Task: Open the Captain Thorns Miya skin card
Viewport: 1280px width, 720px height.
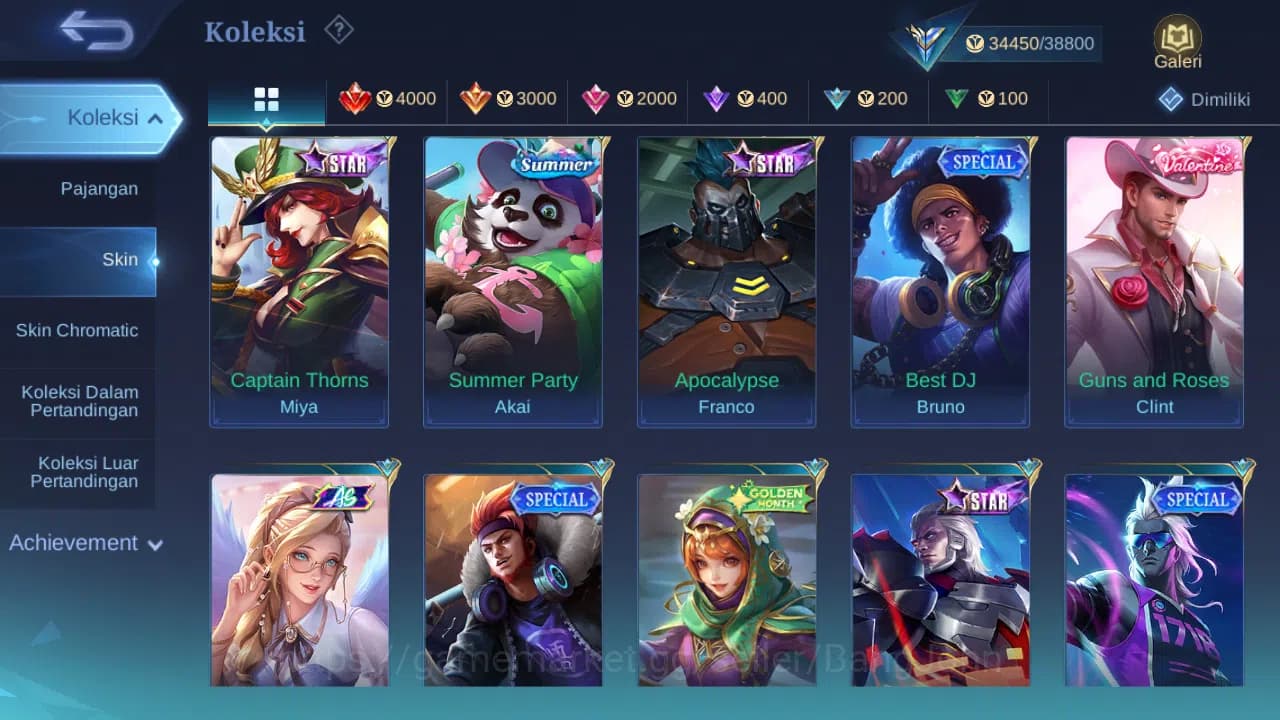Action: tap(299, 280)
